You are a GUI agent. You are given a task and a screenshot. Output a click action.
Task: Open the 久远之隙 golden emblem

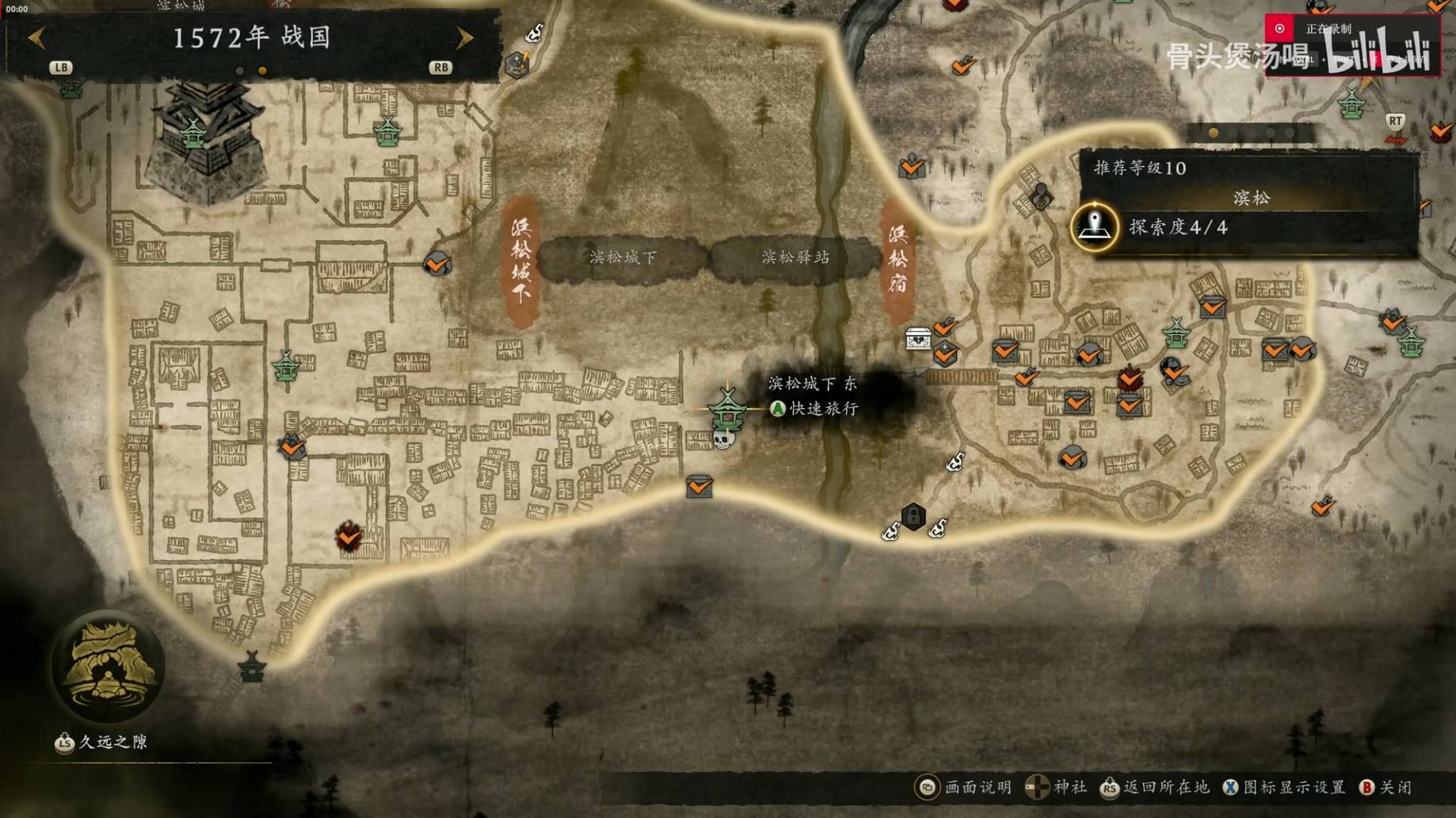109,666
